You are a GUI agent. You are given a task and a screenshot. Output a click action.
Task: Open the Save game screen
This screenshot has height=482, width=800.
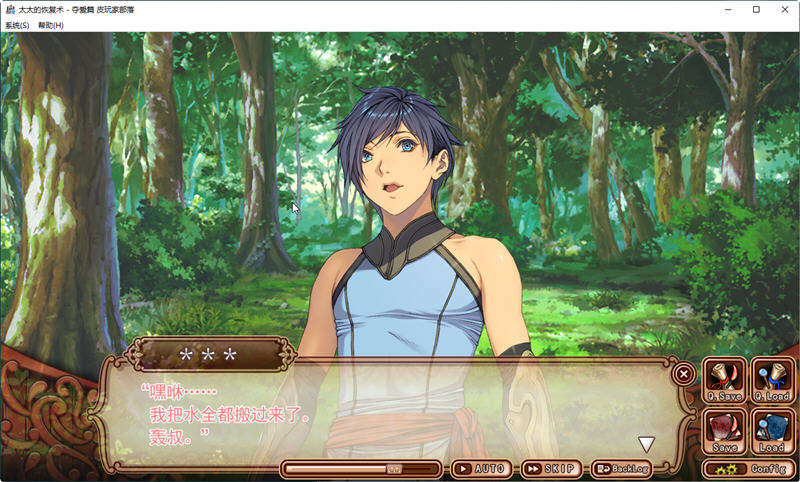(724, 431)
